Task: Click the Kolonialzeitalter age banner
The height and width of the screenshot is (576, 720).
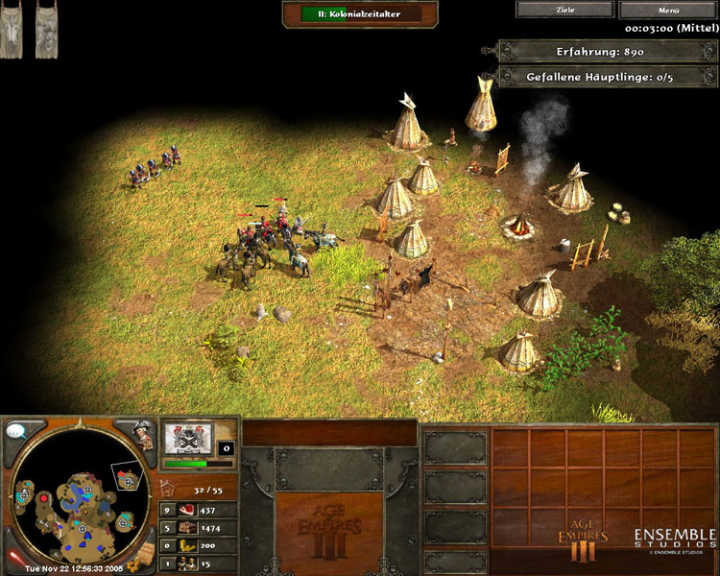Action: click(361, 14)
